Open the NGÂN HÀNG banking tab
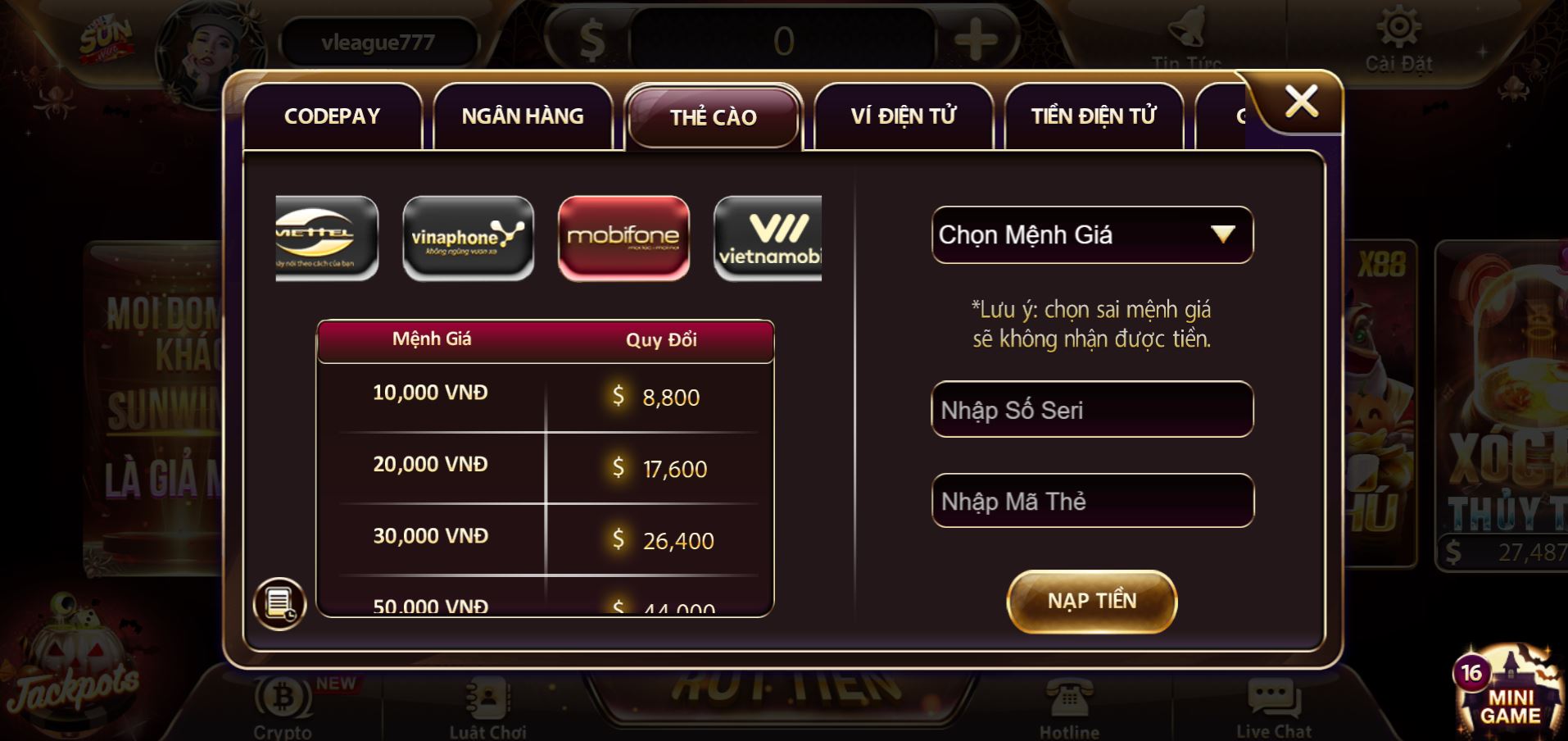Screen dimensions: 1568x741 coord(523,116)
